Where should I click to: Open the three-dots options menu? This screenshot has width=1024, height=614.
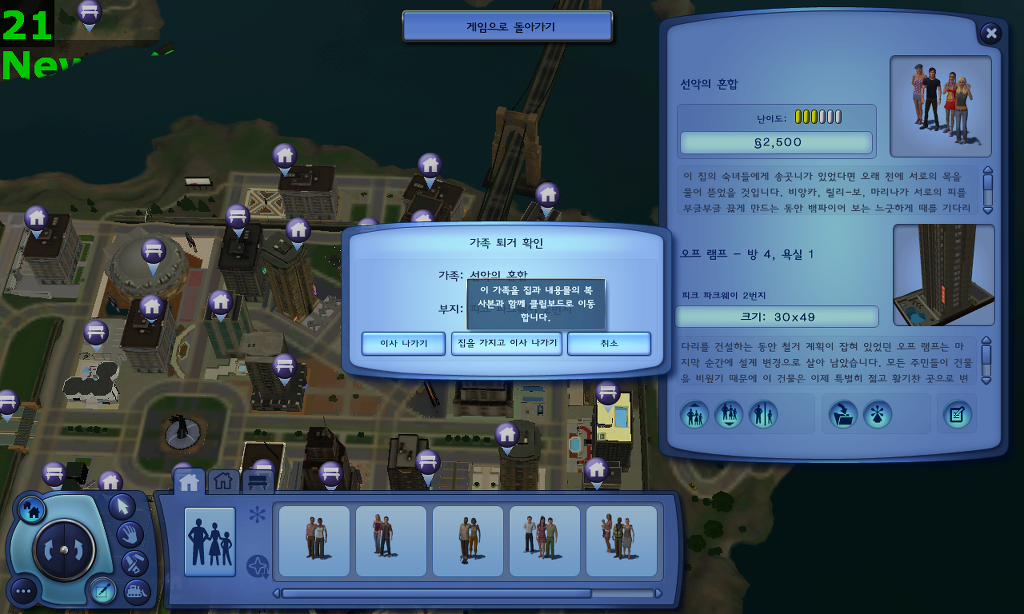tap(24, 591)
